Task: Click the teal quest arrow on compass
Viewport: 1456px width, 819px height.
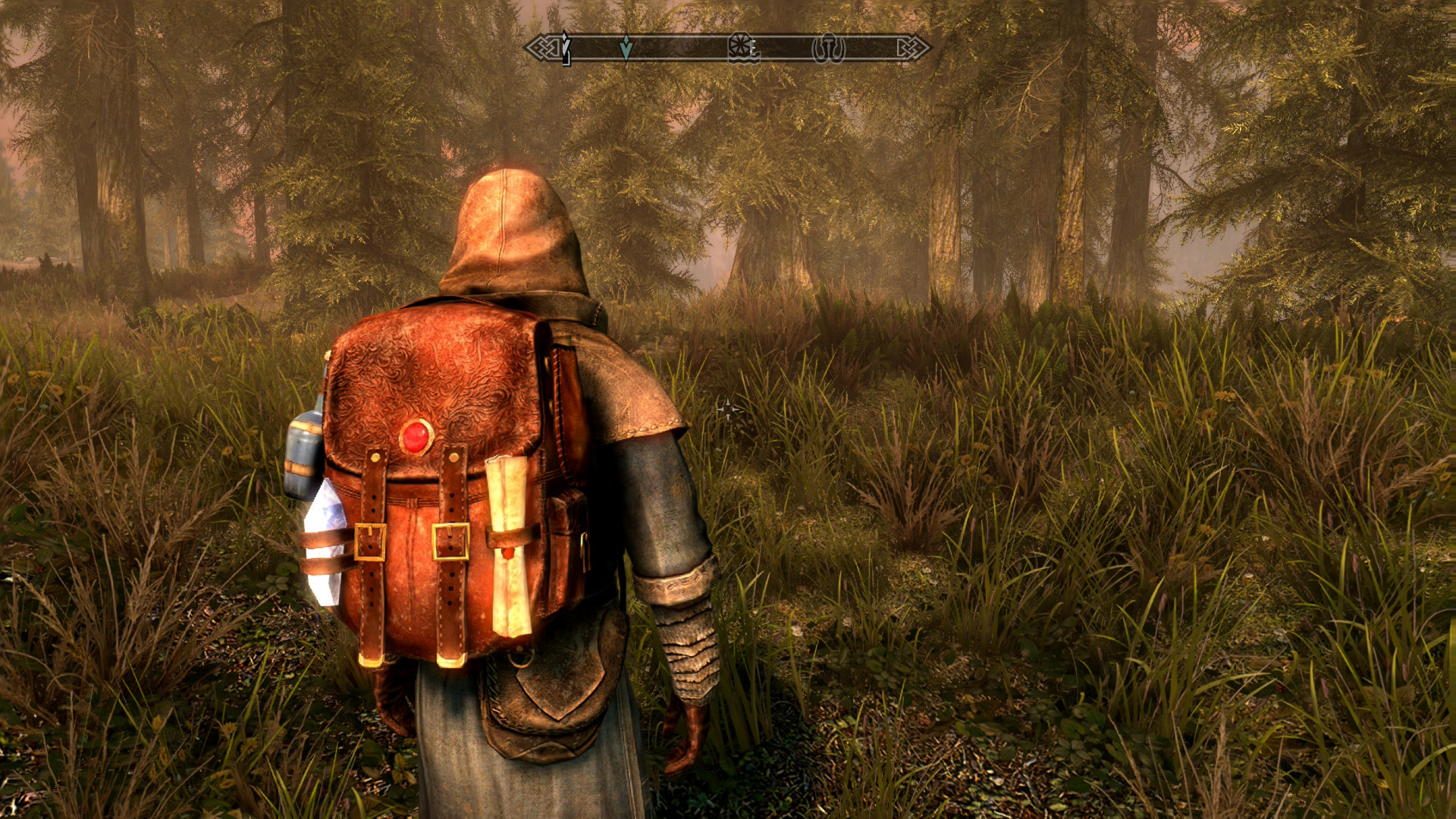Action: (x=626, y=48)
